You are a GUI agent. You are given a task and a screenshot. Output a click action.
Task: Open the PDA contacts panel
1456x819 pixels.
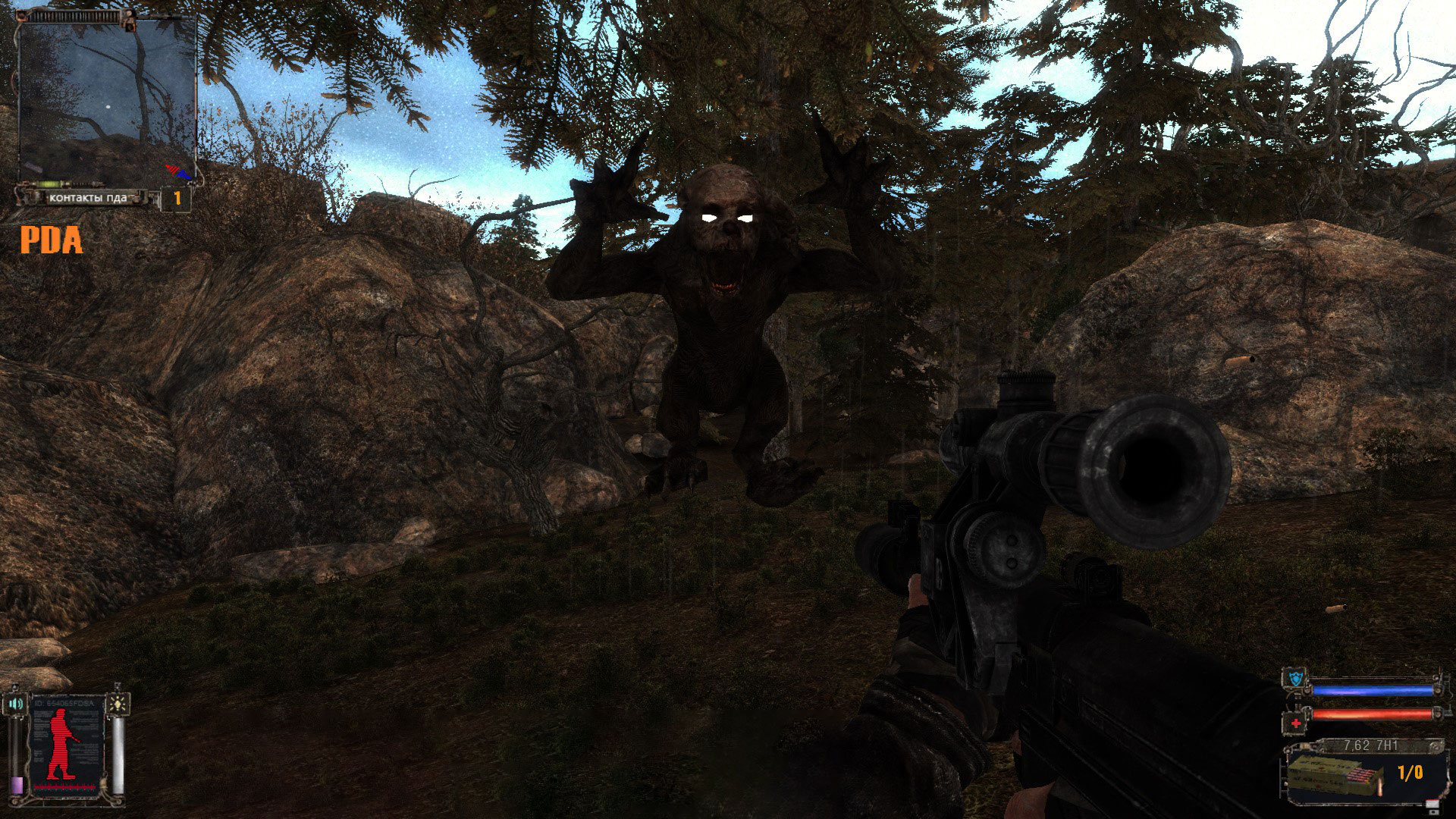point(87,198)
